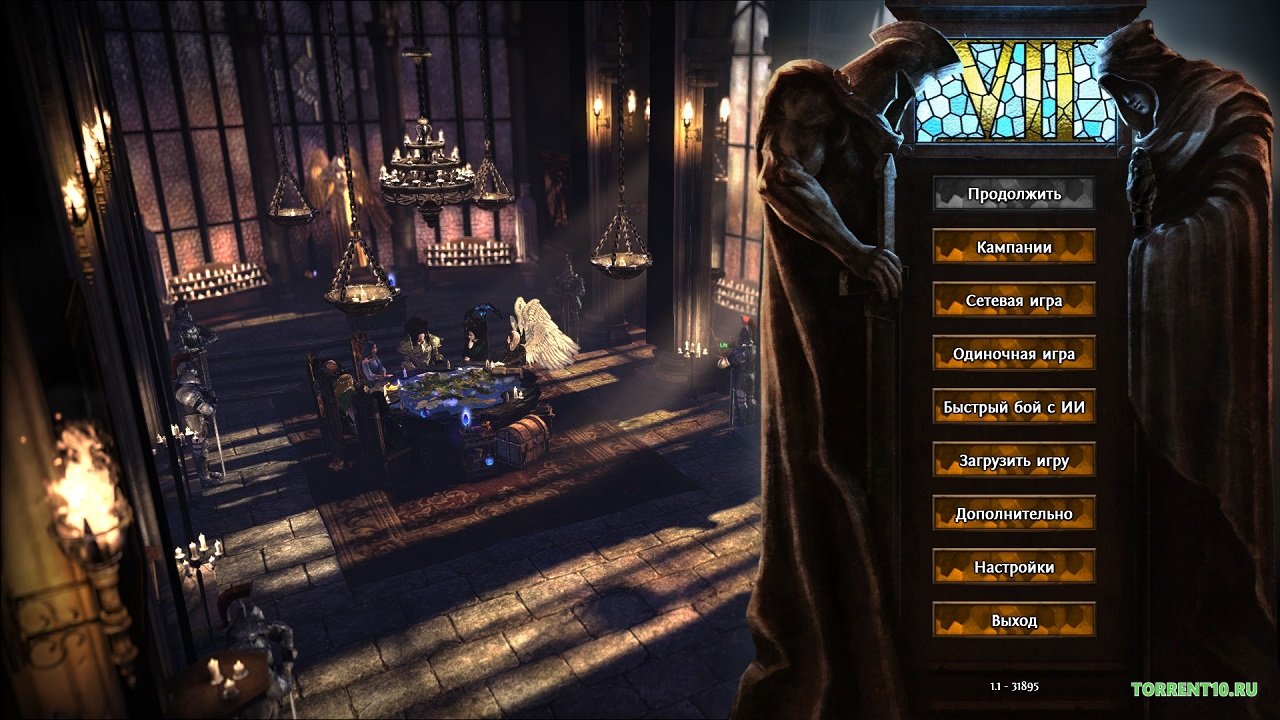Quit the game with Выход
The height and width of the screenshot is (720, 1280).
pyautogui.click(x=1014, y=620)
